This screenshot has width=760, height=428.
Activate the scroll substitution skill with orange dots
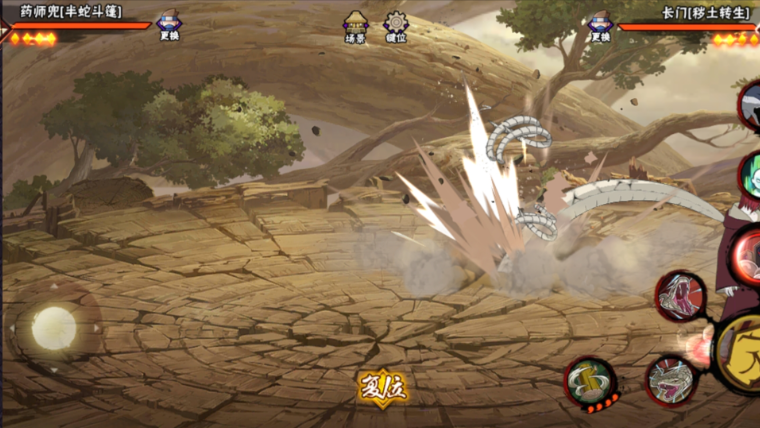point(590,381)
